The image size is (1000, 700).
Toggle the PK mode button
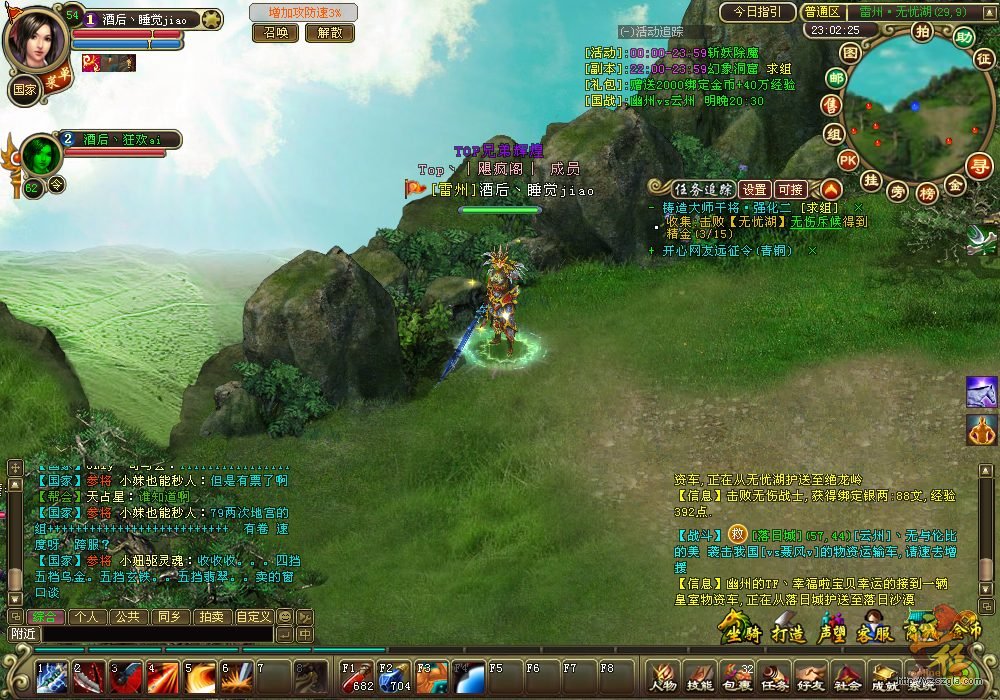click(848, 159)
